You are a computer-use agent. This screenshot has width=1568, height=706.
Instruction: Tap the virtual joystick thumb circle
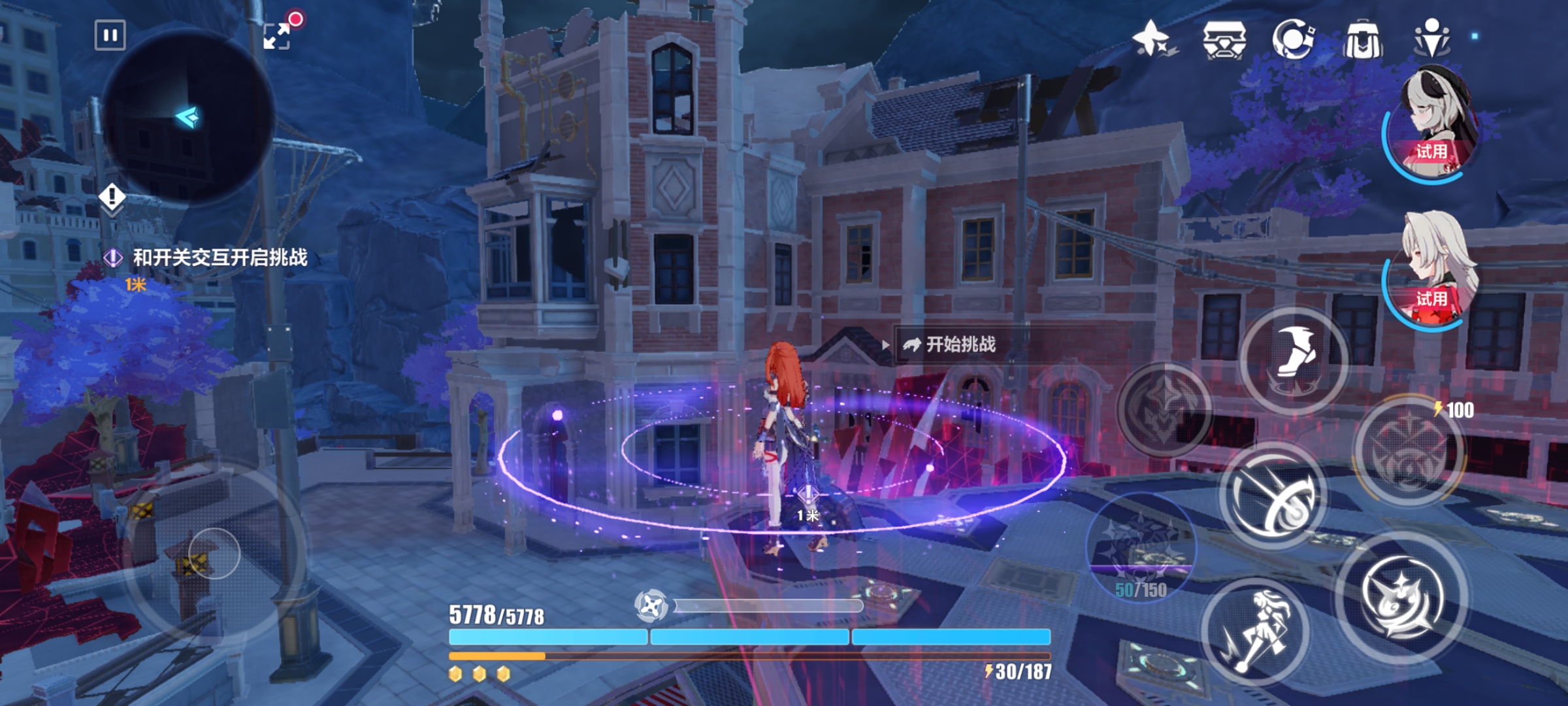pyautogui.click(x=214, y=554)
